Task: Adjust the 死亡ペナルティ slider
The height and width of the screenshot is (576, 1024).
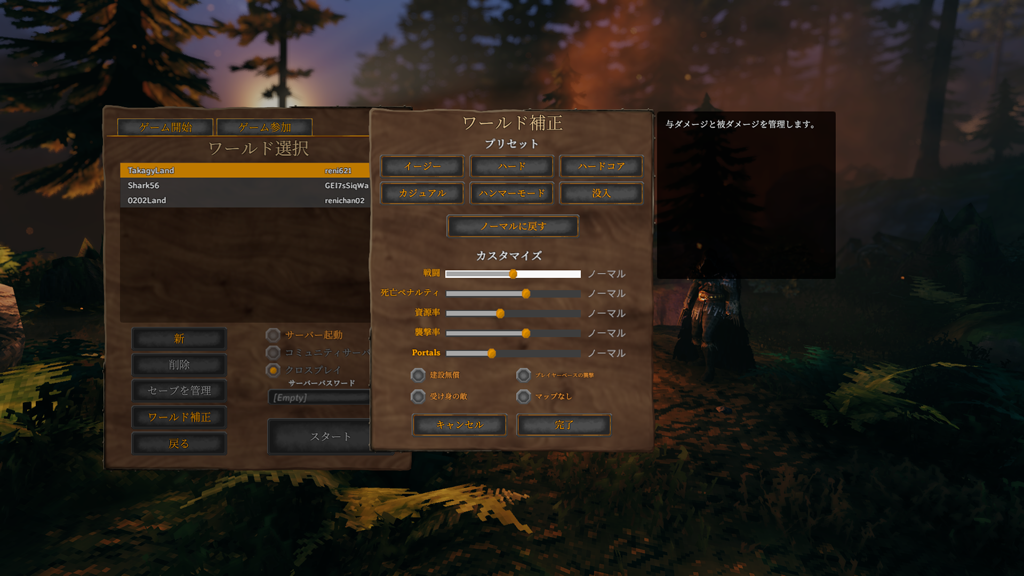Action: coord(526,294)
